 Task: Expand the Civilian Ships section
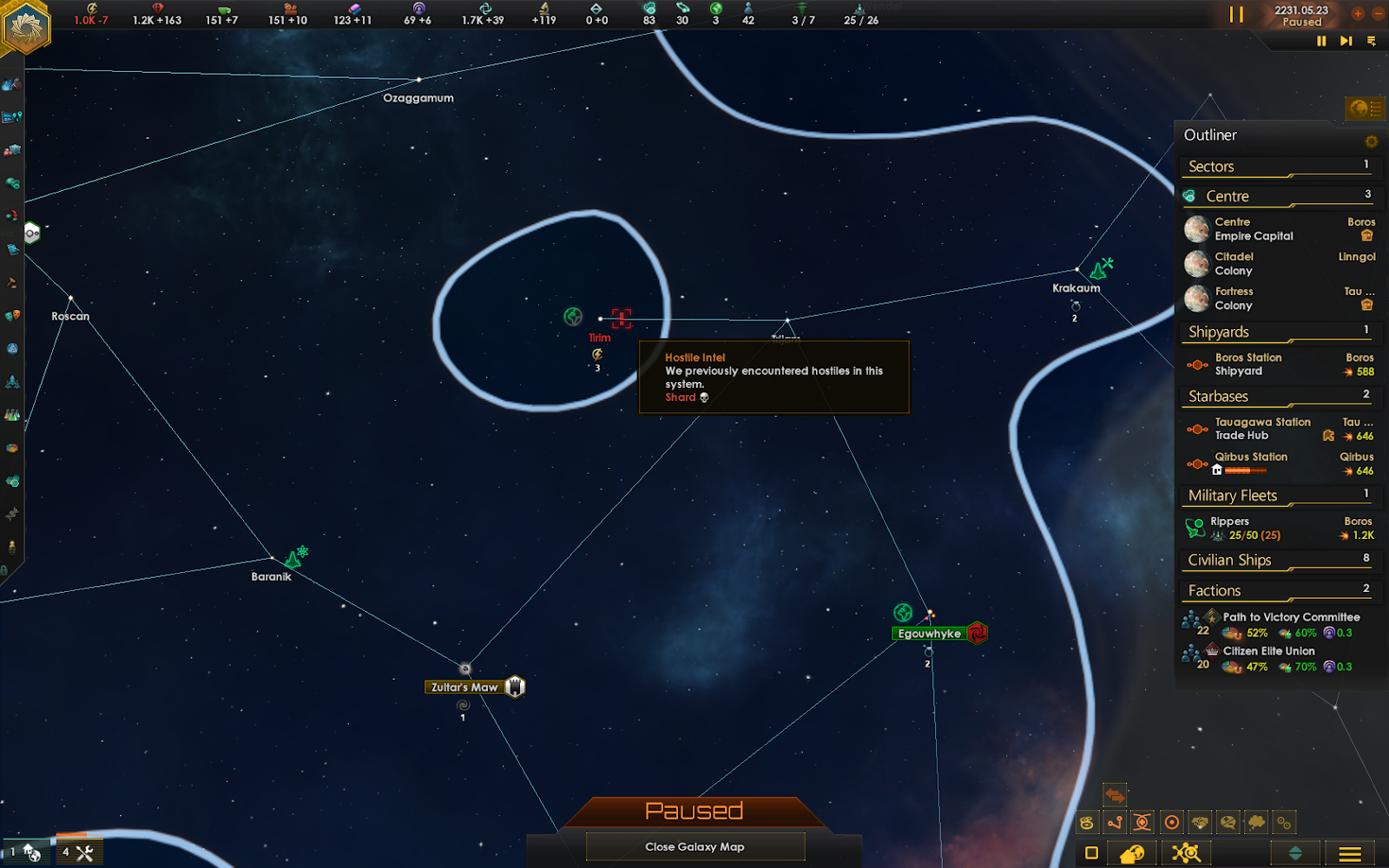[1276, 561]
